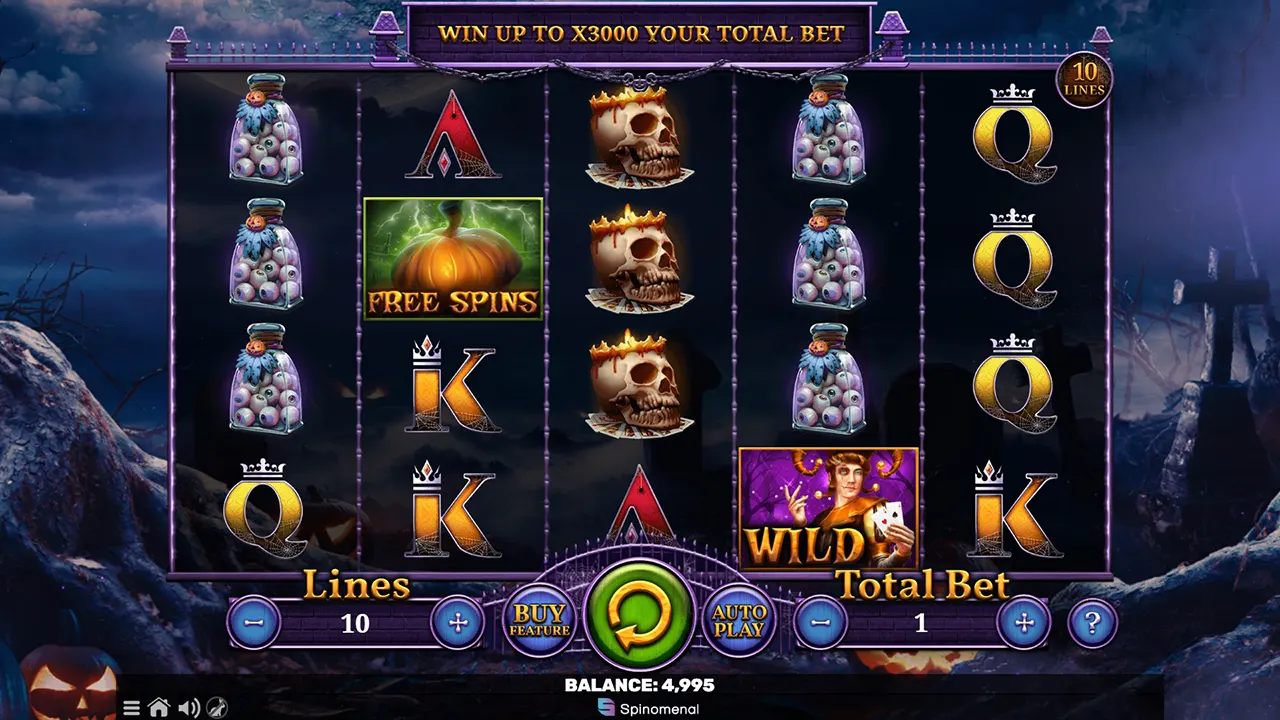Open the help question mark button

pos(1092,623)
